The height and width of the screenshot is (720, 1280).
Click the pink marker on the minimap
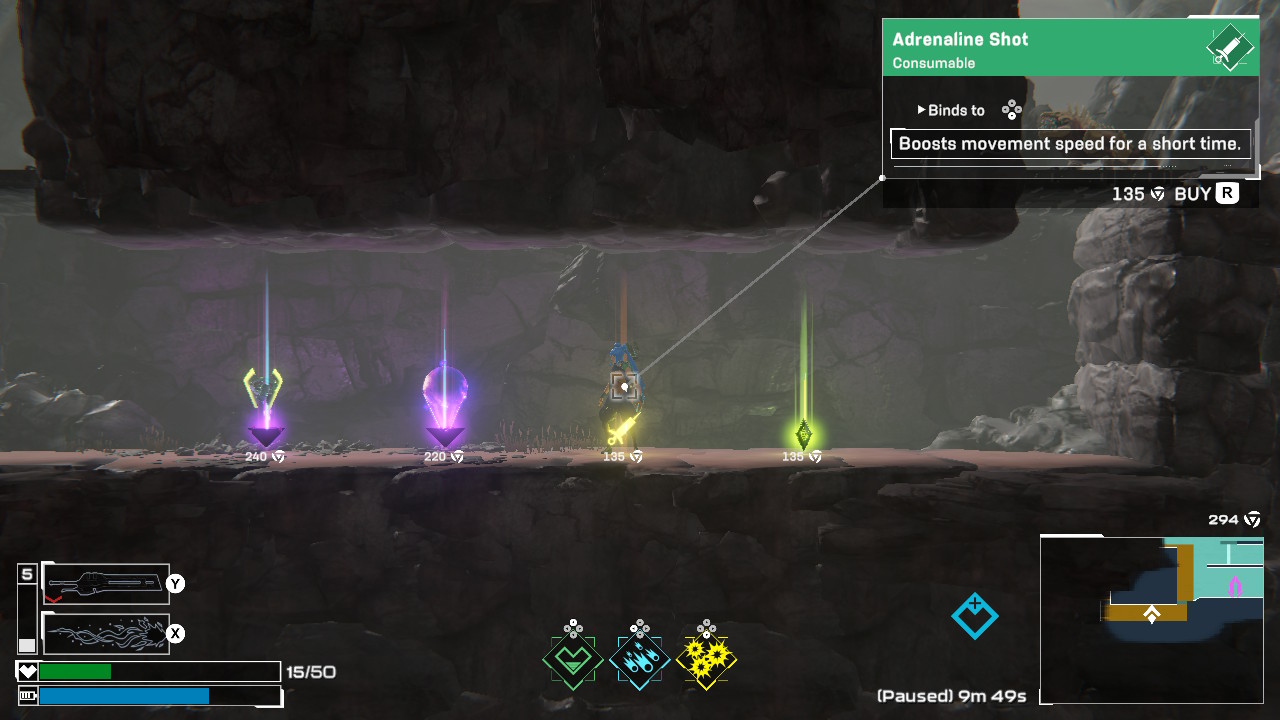coord(1235,585)
